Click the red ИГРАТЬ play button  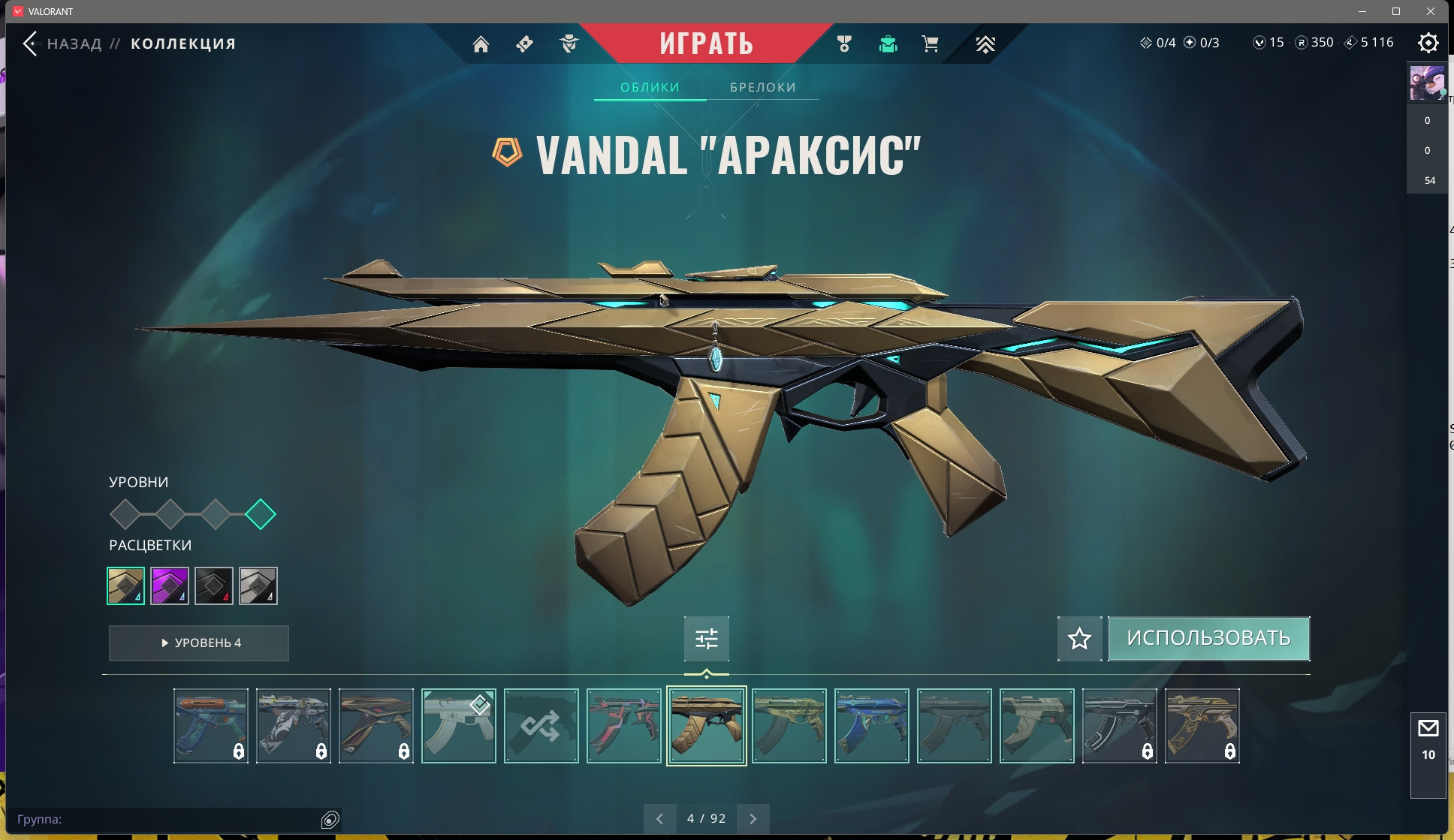pyautogui.click(x=706, y=44)
